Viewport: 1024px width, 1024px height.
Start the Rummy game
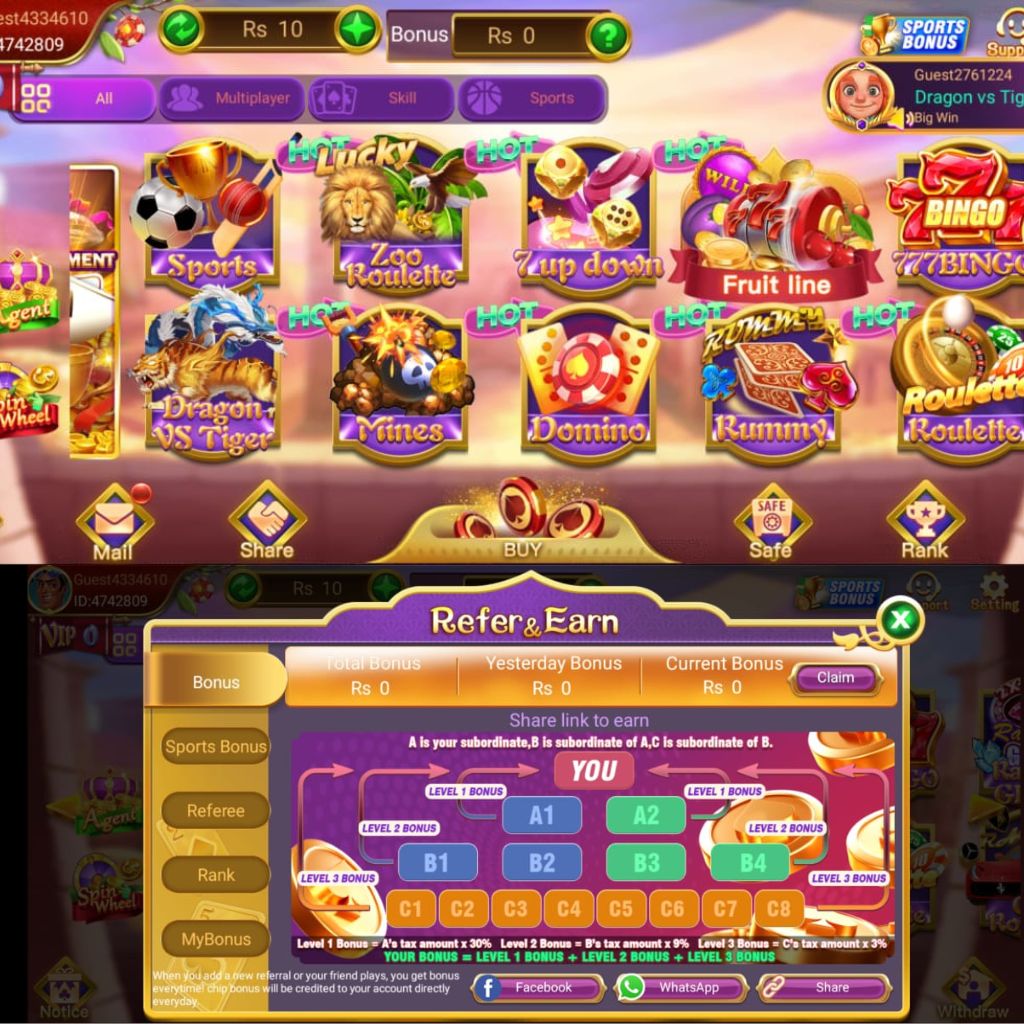769,385
